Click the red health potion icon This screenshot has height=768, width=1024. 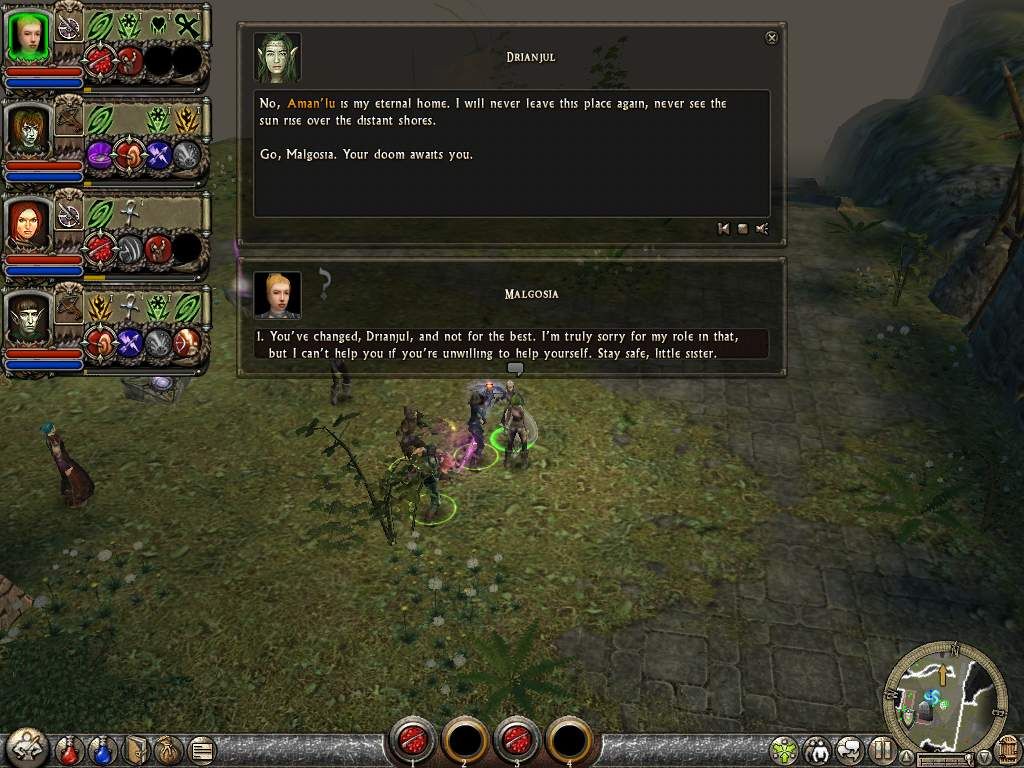(69, 748)
